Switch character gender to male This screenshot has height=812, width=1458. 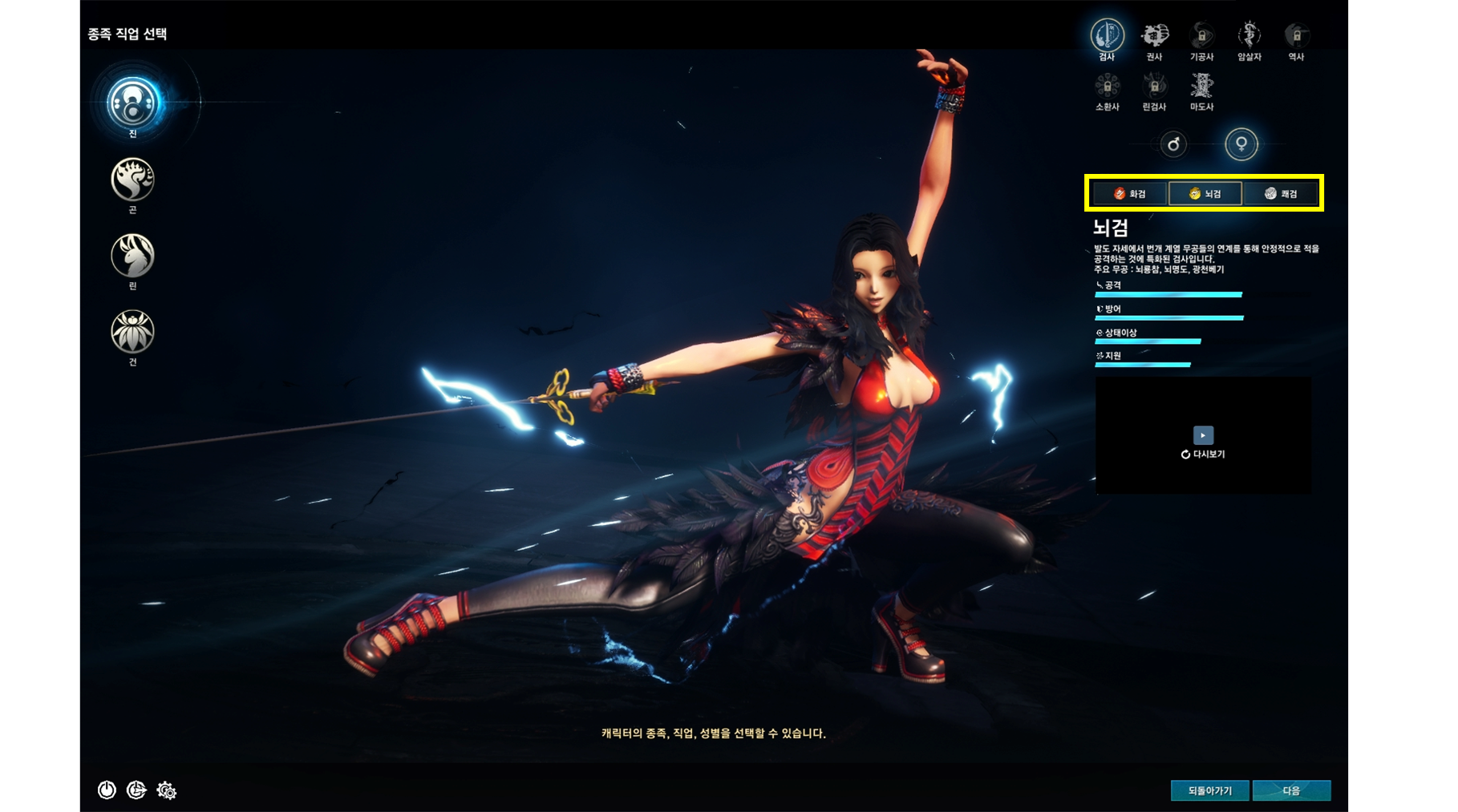point(1173,145)
